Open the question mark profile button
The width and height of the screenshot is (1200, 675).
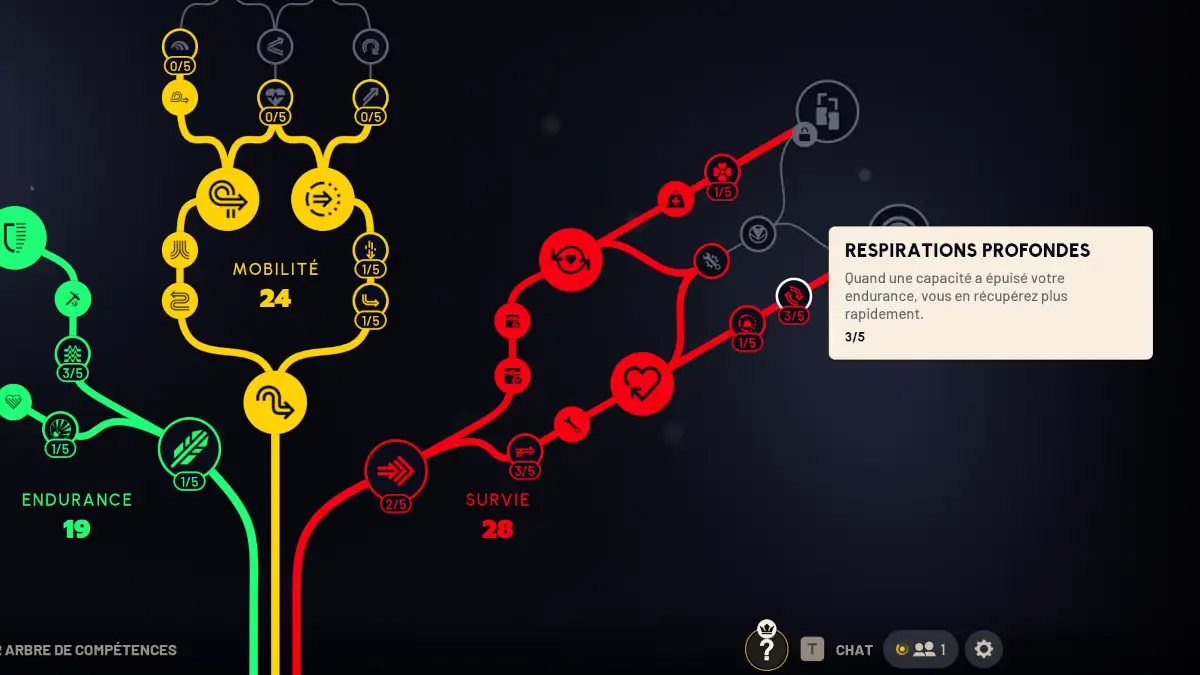(767, 649)
